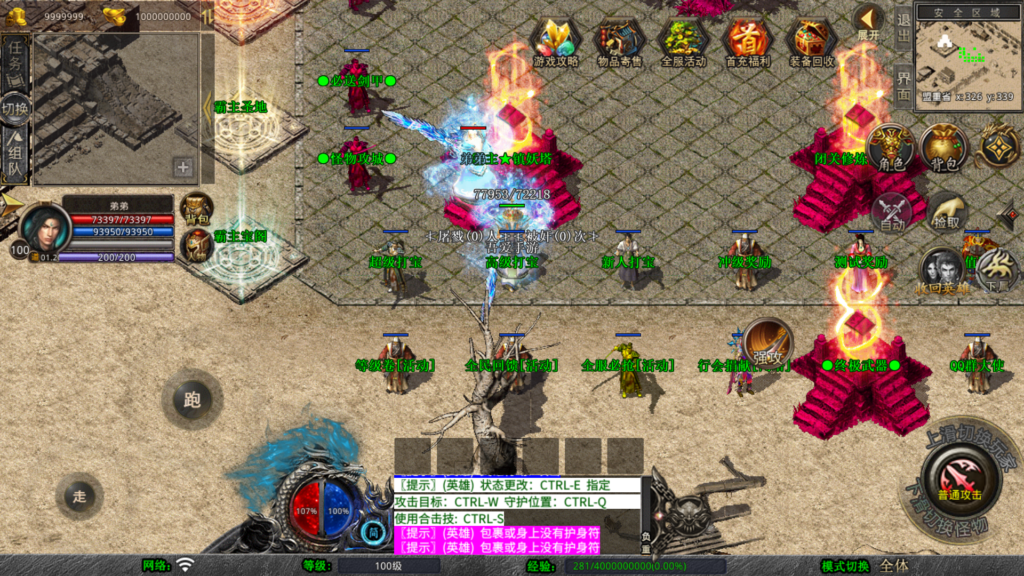Viewport: 1024px width, 576px height.
Task: Open the 首充福利 first-recharge bonus
Action: coord(747,43)
